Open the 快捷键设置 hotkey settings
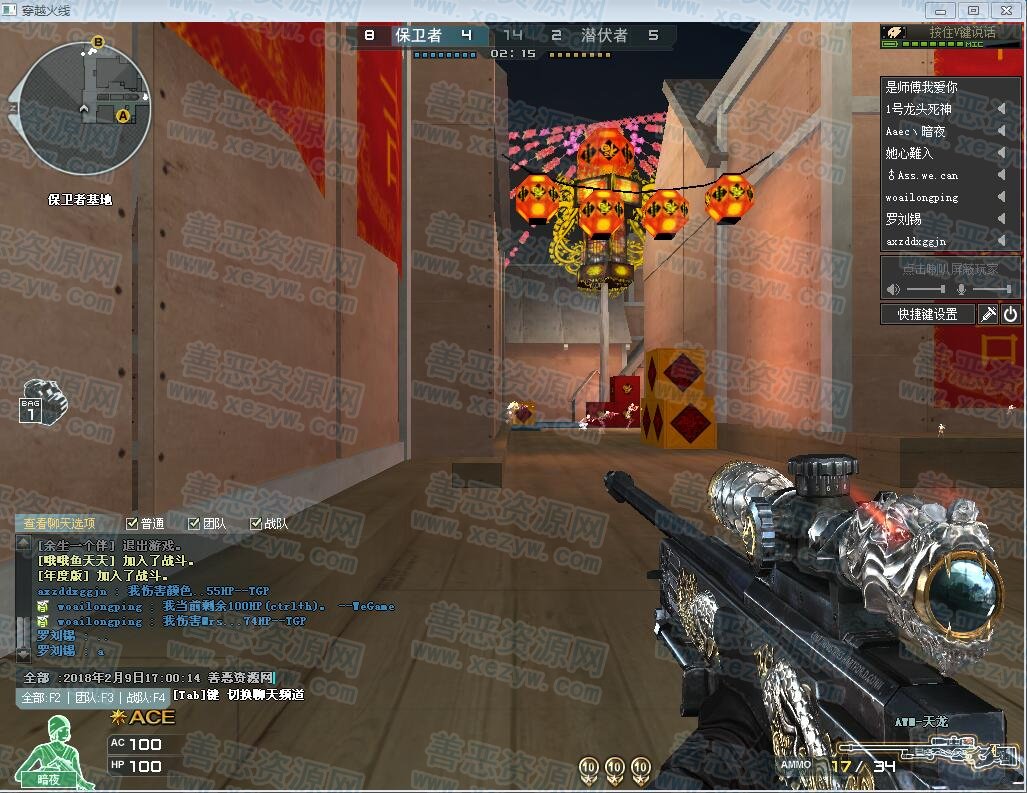This screenshot has width=1027, height=793. [927, 314]
